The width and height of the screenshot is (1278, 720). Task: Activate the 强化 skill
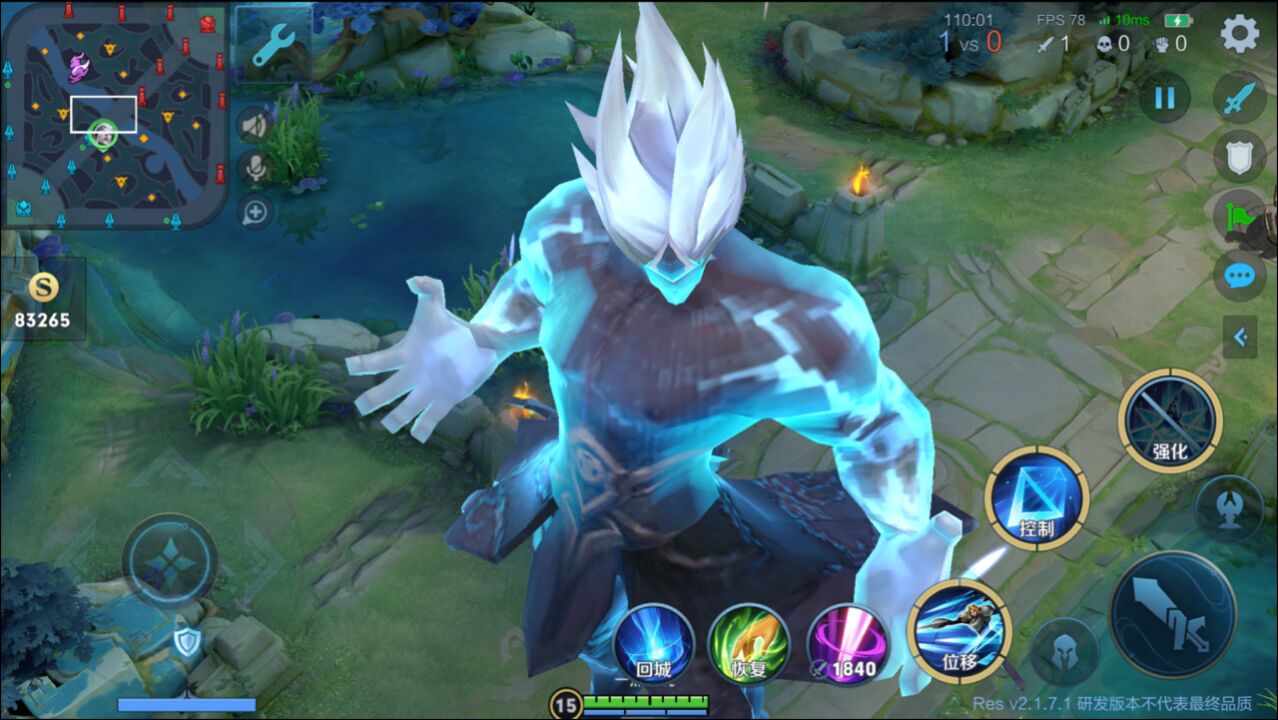(x=1170, y=419)
